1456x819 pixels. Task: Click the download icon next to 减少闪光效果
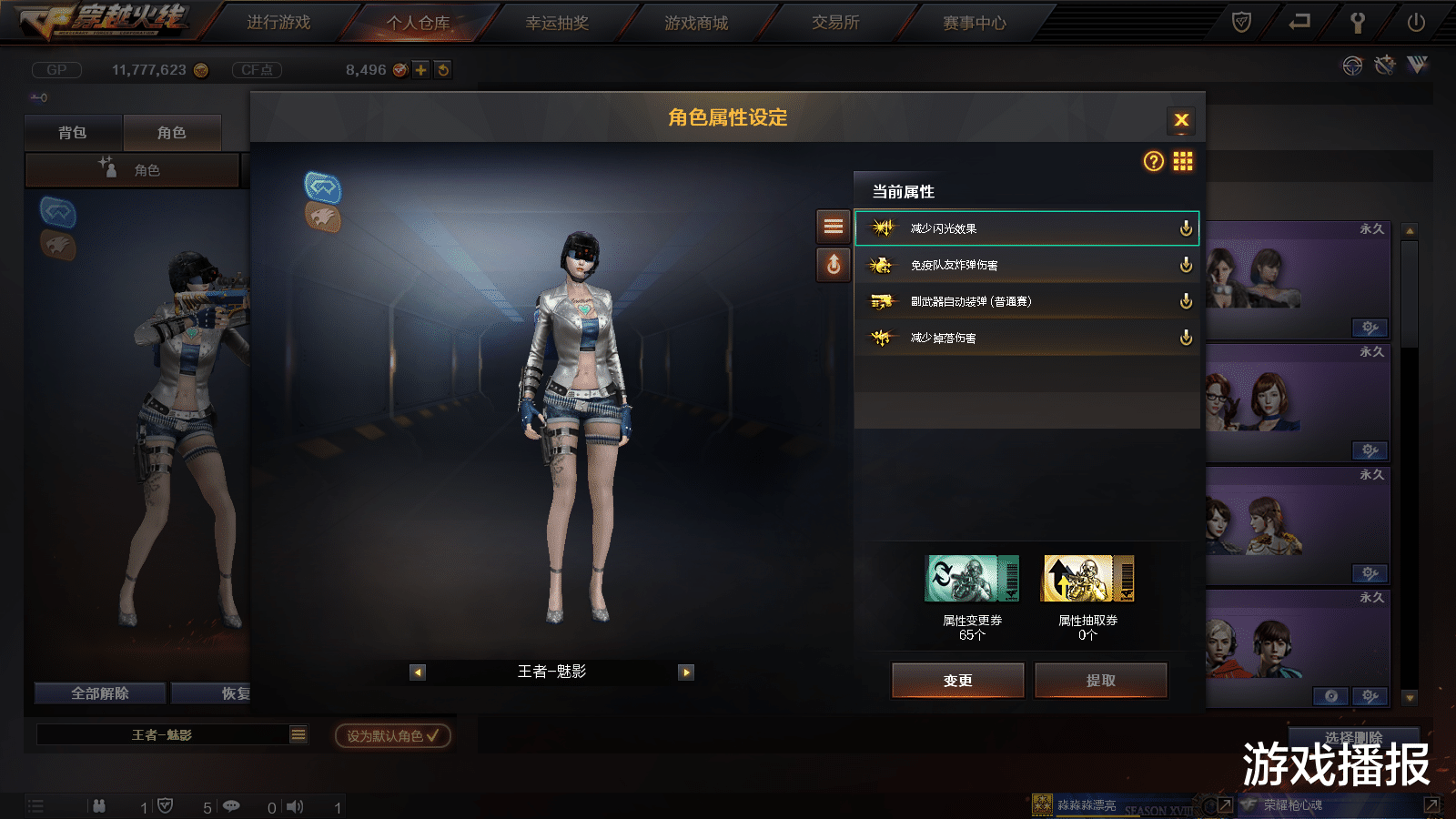(1185, 229)
